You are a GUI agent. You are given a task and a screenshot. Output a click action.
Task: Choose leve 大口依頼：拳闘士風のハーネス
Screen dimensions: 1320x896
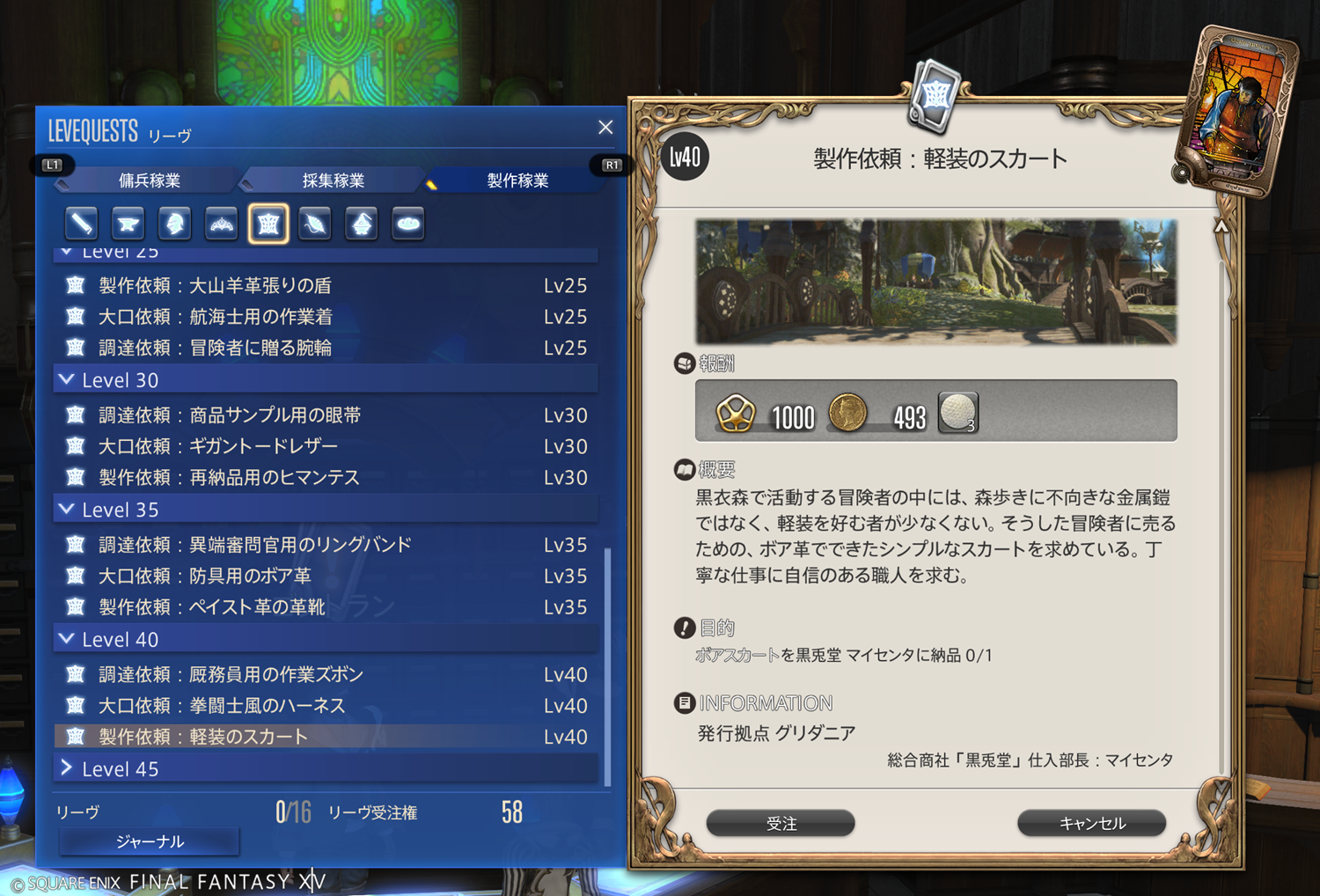(x=222, y=706)
